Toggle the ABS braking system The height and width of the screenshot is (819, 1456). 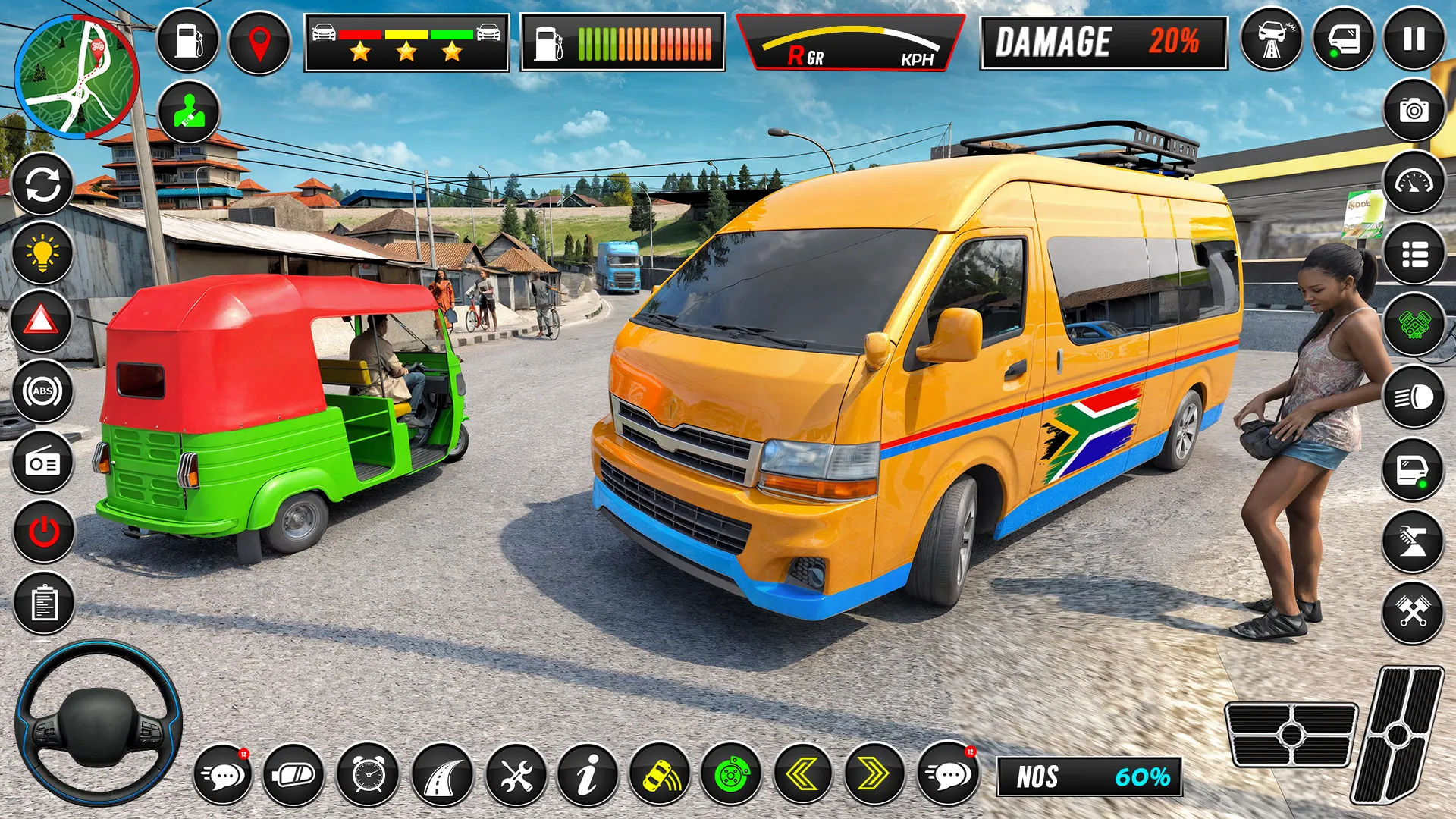tap(42, 391)
